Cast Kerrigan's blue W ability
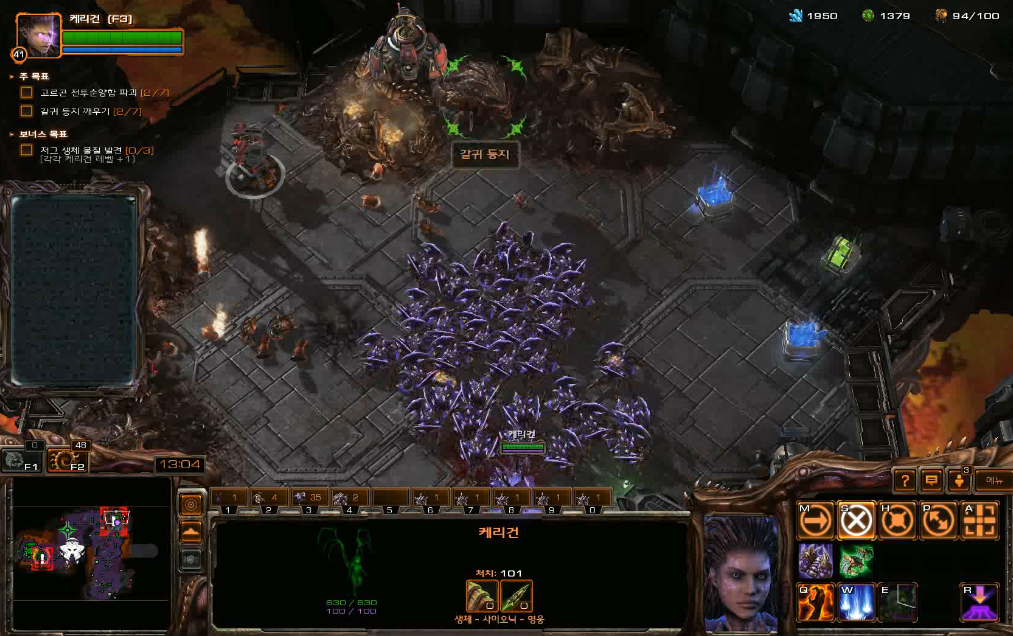This screenshot has height=636, width=1013. tap(857, 602)
